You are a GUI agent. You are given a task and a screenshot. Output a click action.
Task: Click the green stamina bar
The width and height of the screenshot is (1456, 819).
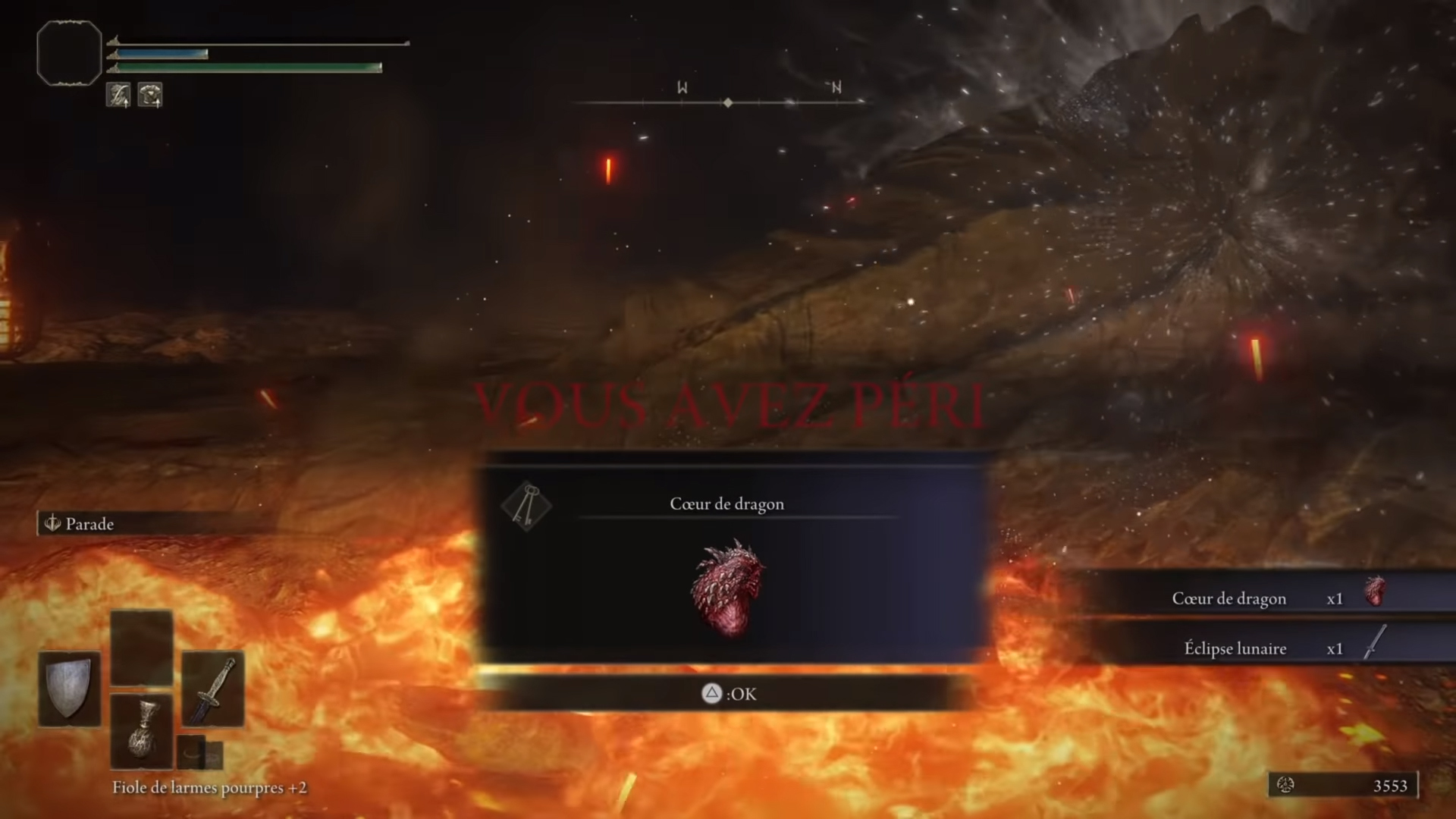click(x=243, y=67)
